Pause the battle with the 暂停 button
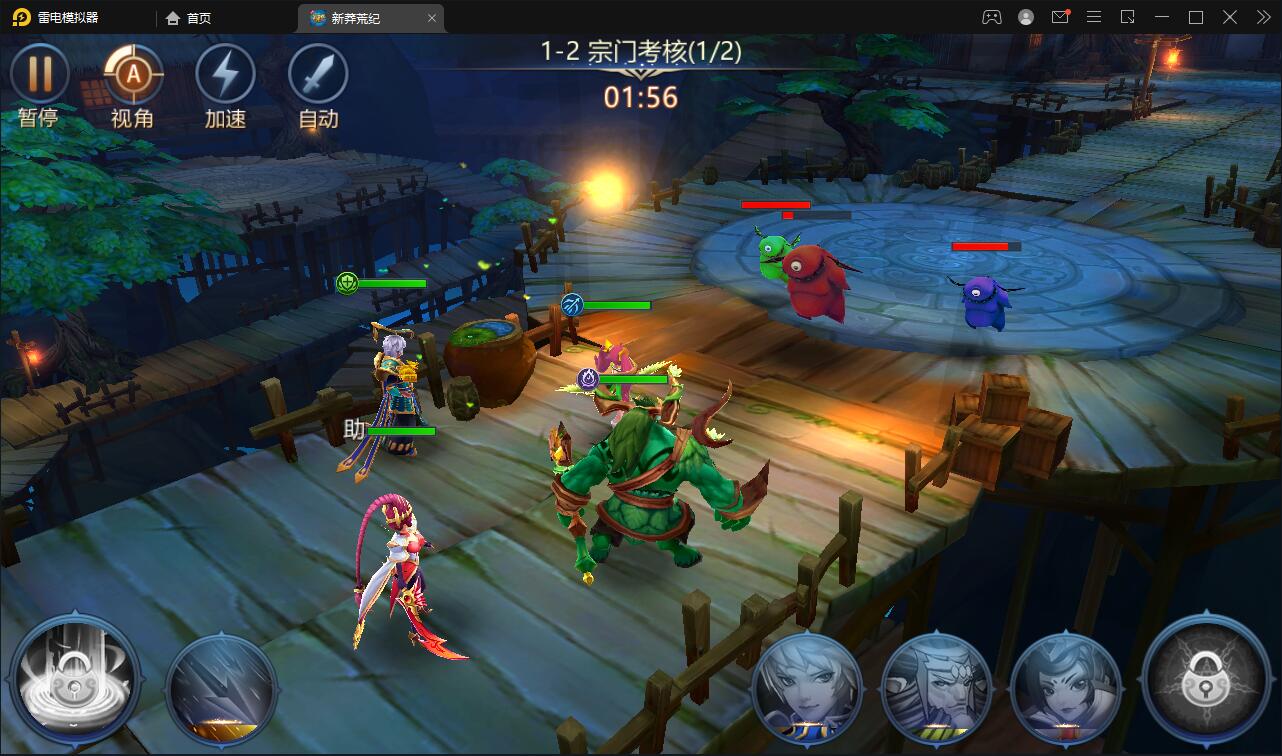 (x=40, y=75)
